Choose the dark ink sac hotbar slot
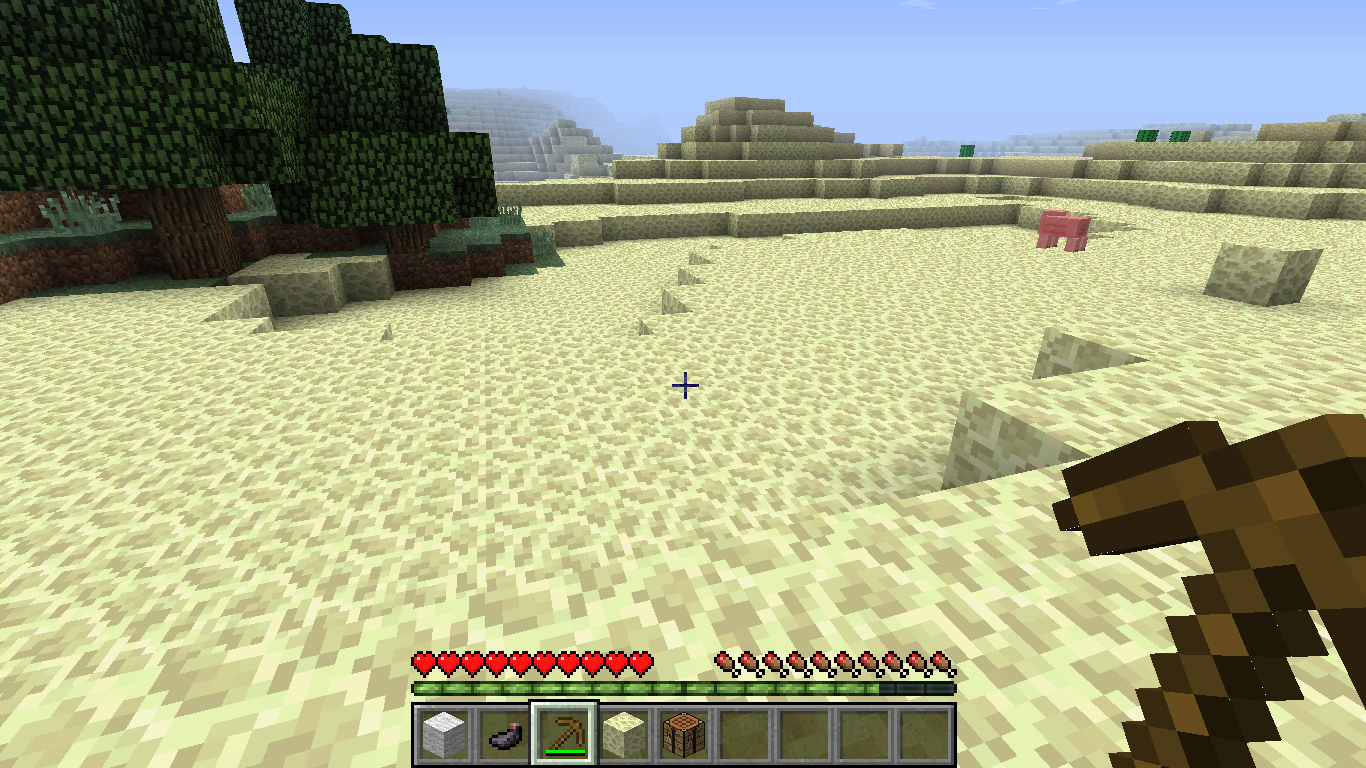The height and width of the screenshot is (768, 1366). point(504,734)
